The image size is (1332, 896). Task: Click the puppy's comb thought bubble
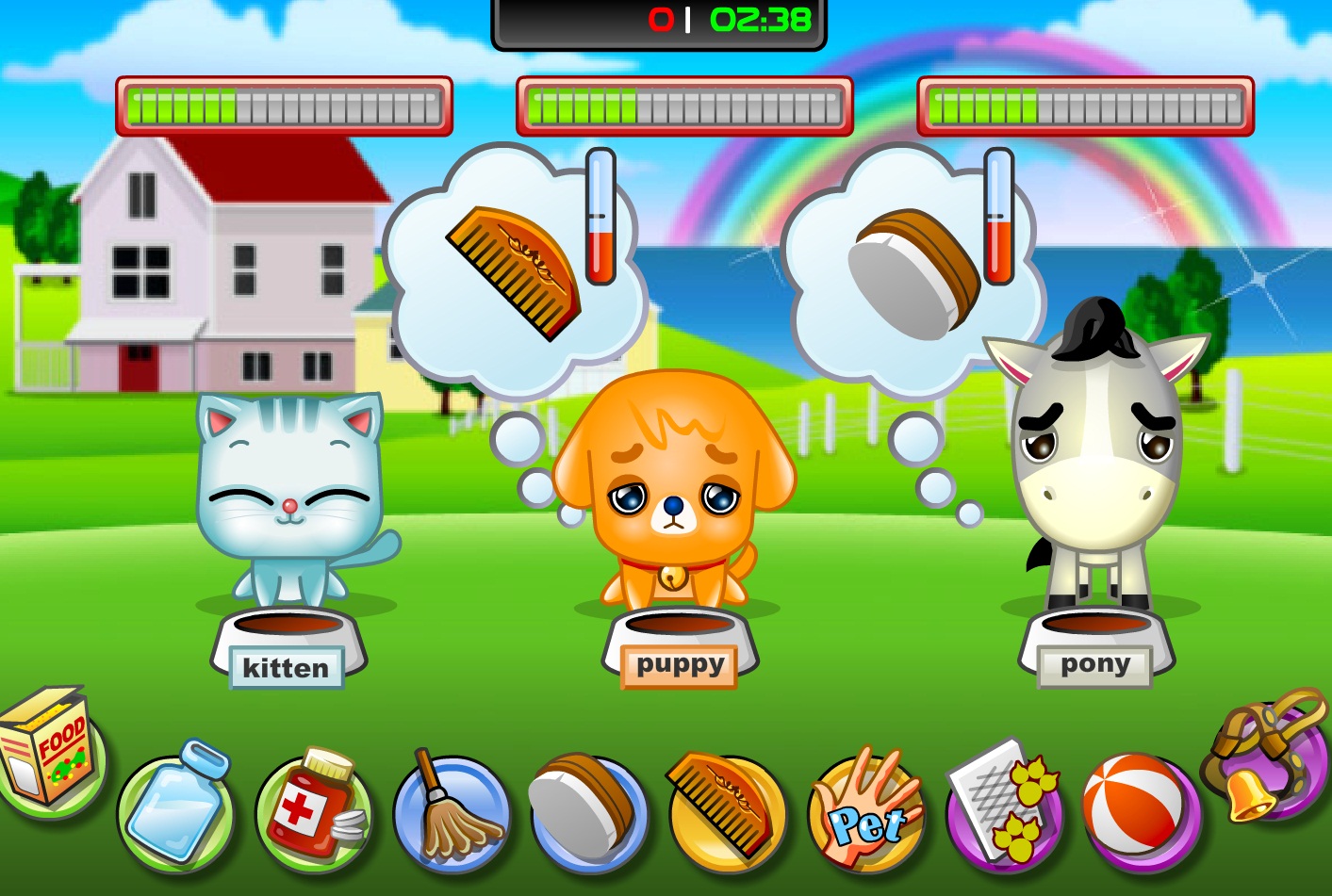509,269
